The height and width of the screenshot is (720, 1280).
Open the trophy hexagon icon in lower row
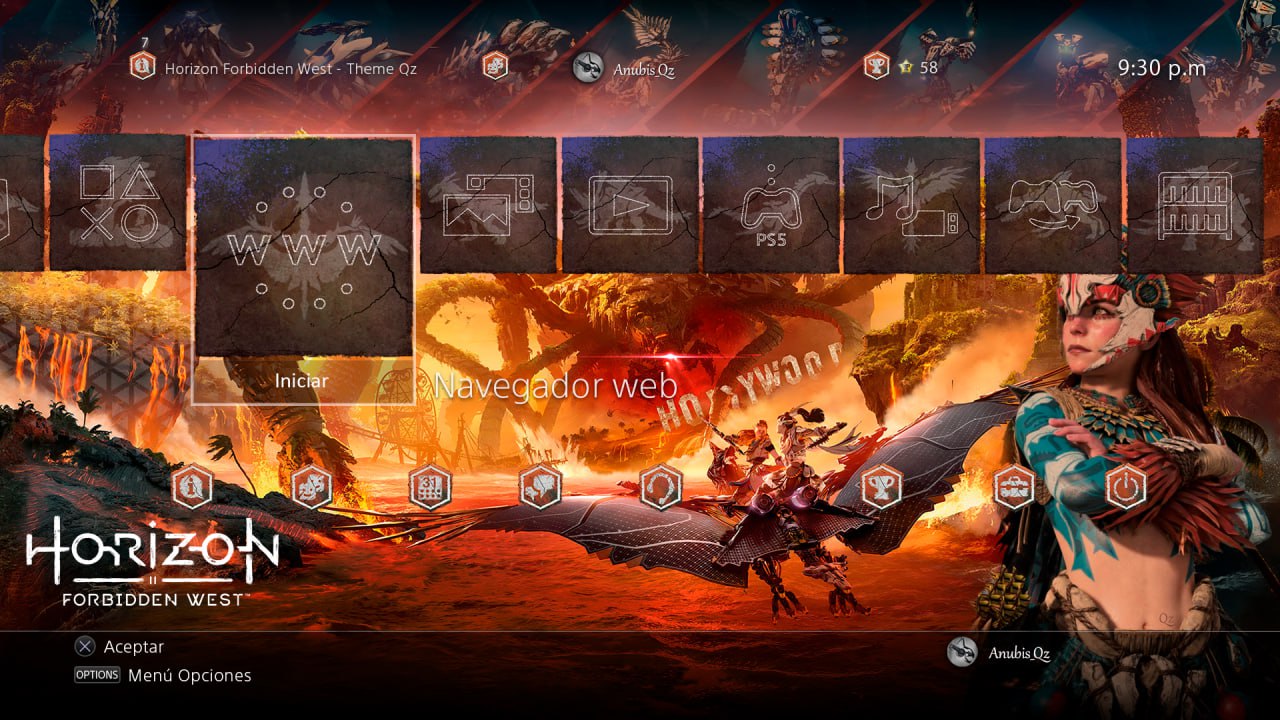tap(880, 488)
